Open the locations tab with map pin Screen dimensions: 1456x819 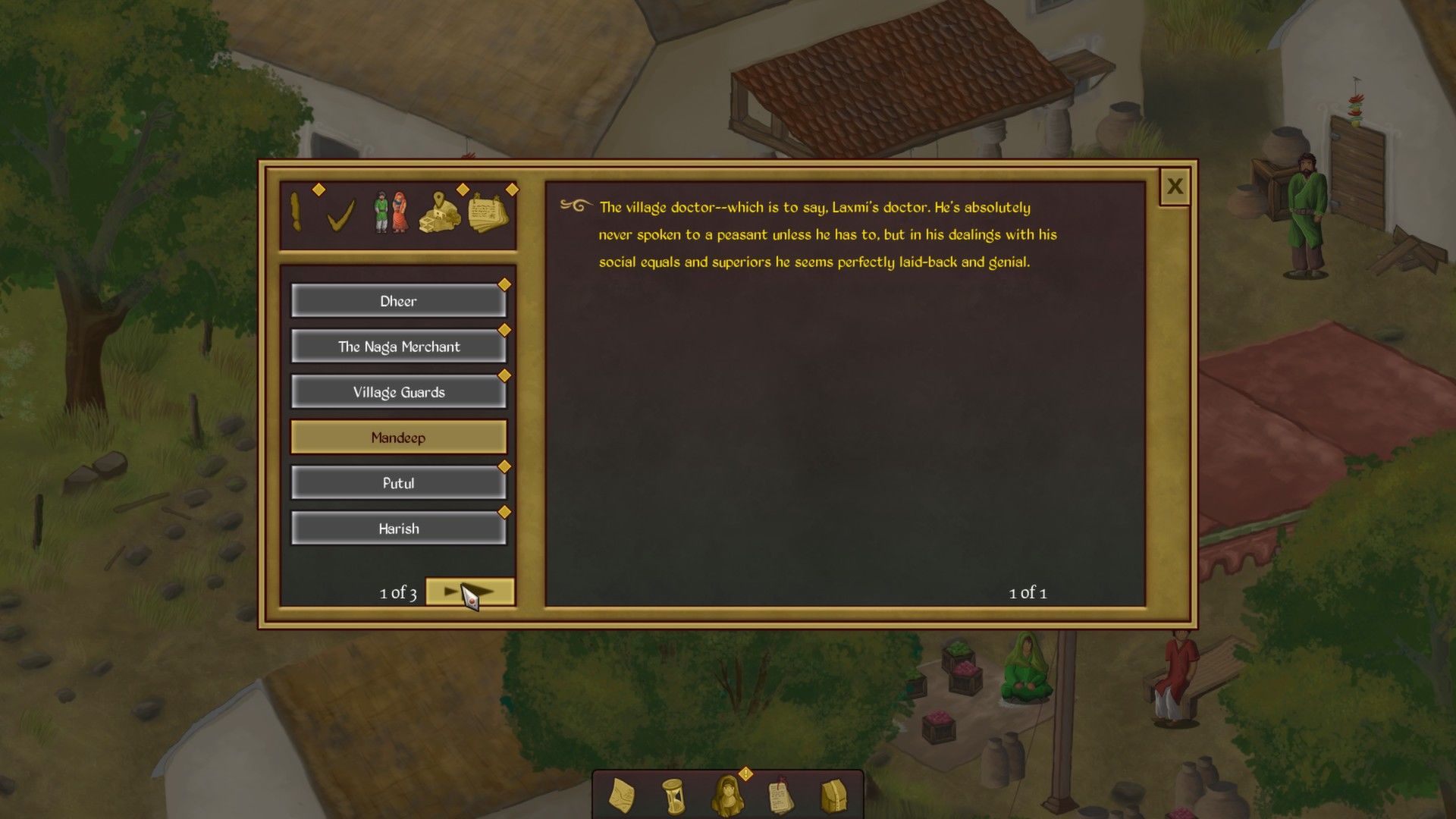click(x=441, y=213)
